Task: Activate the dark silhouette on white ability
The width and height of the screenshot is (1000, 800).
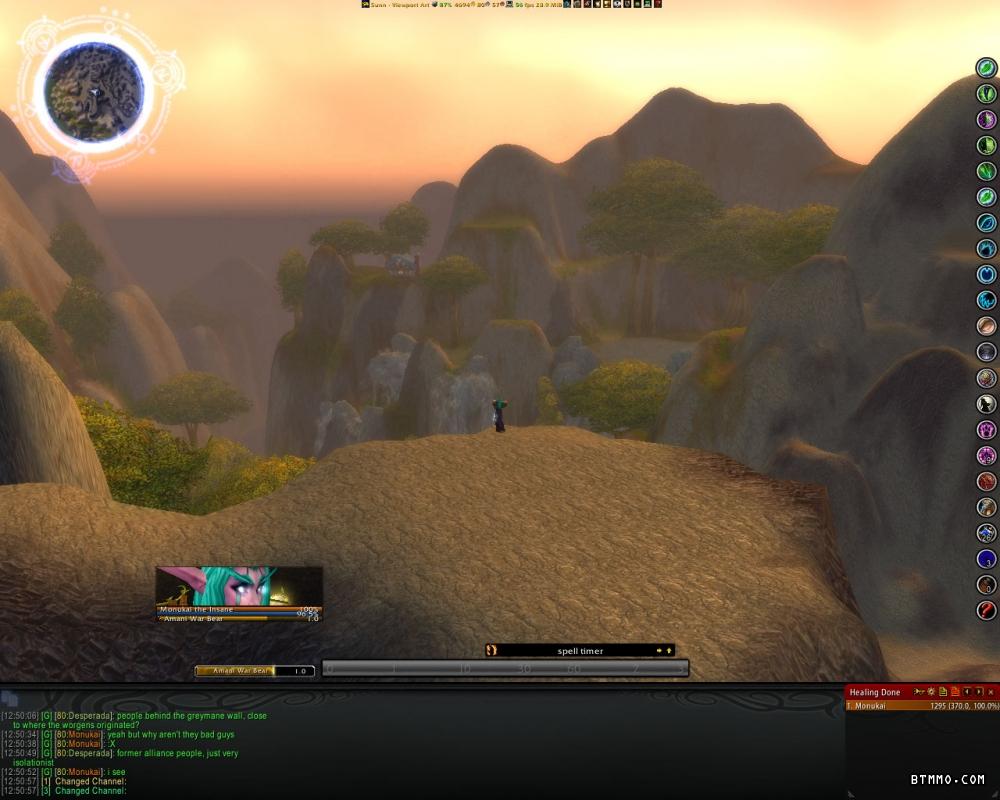Action: [987, 404]
